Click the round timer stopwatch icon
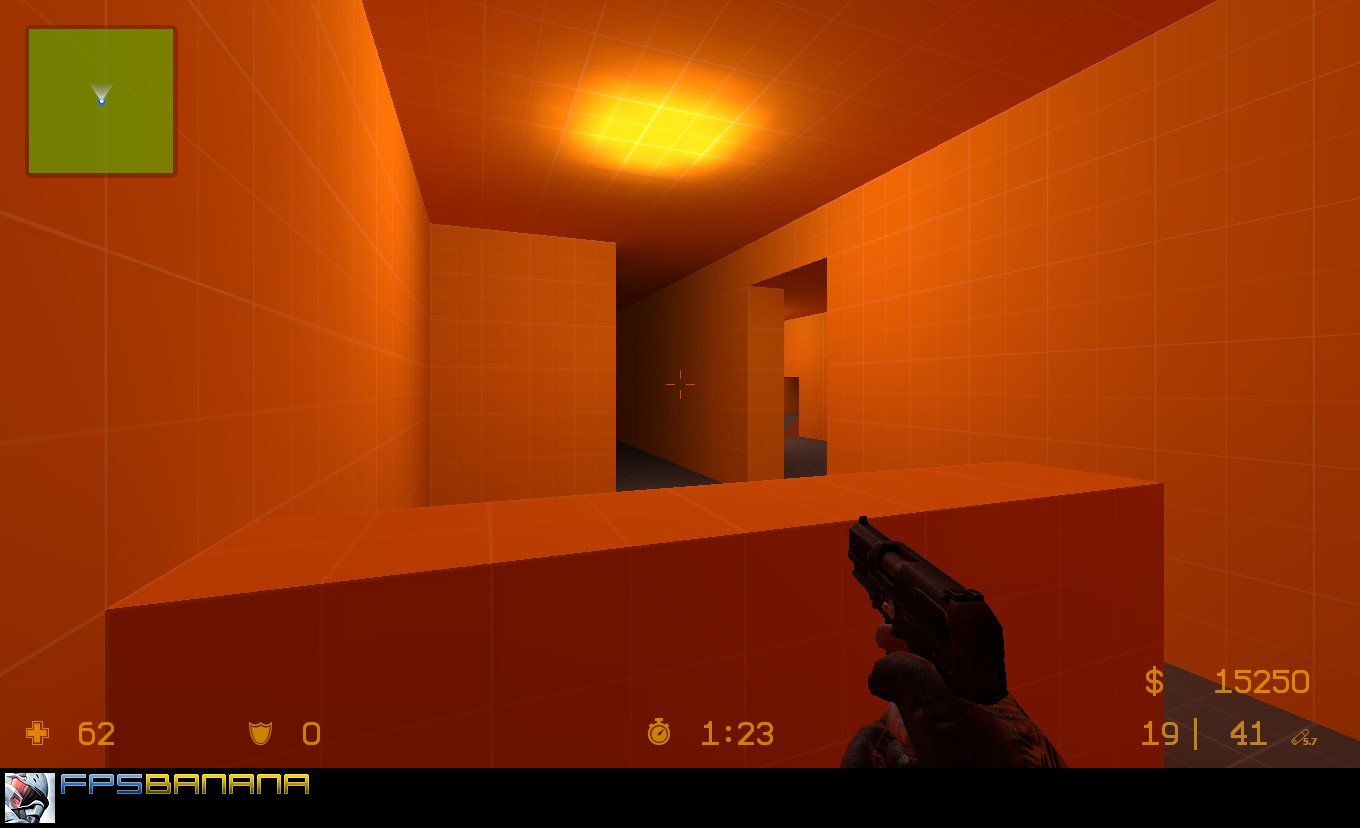 (x=659, y=735)
